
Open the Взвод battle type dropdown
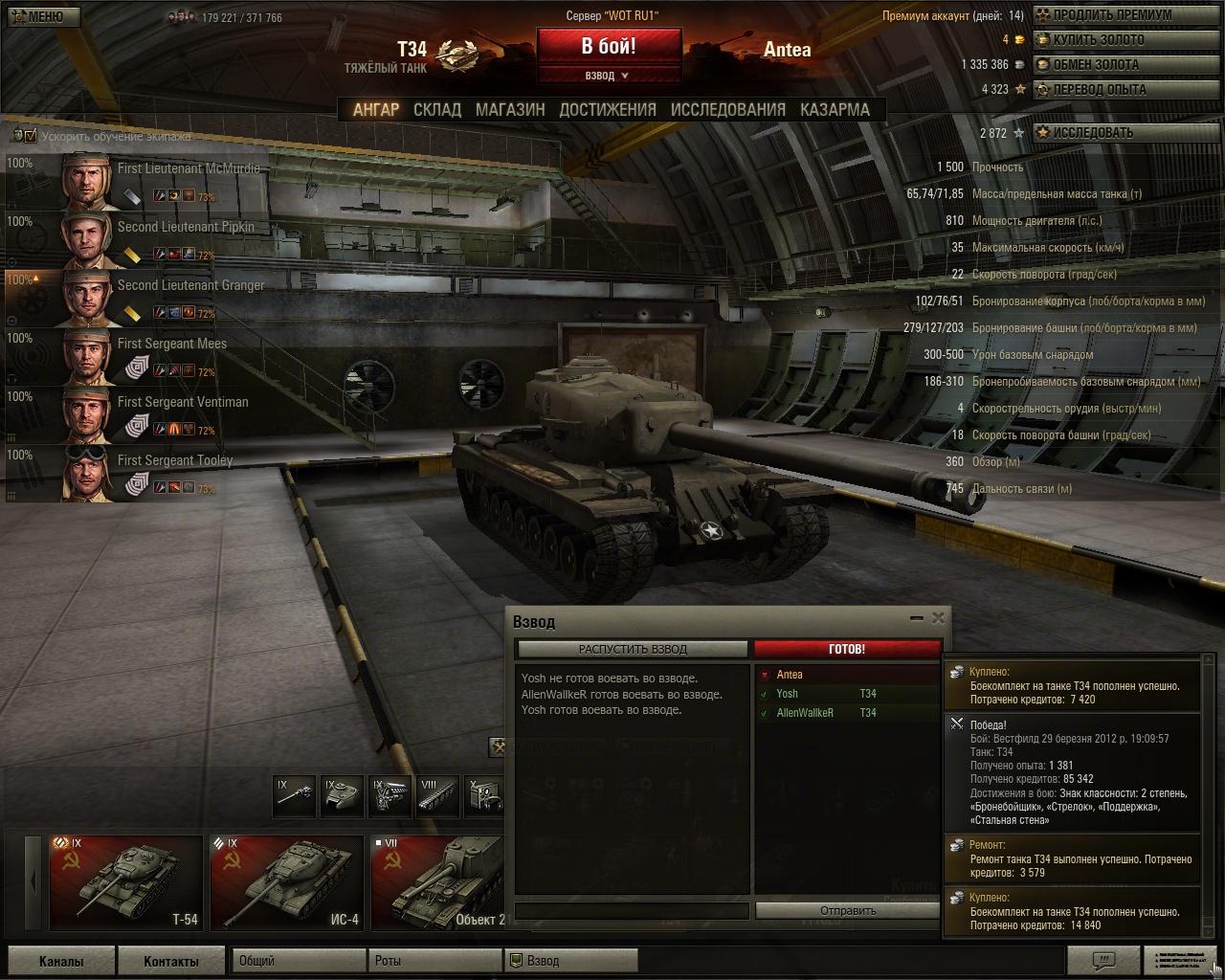[608, 76]
